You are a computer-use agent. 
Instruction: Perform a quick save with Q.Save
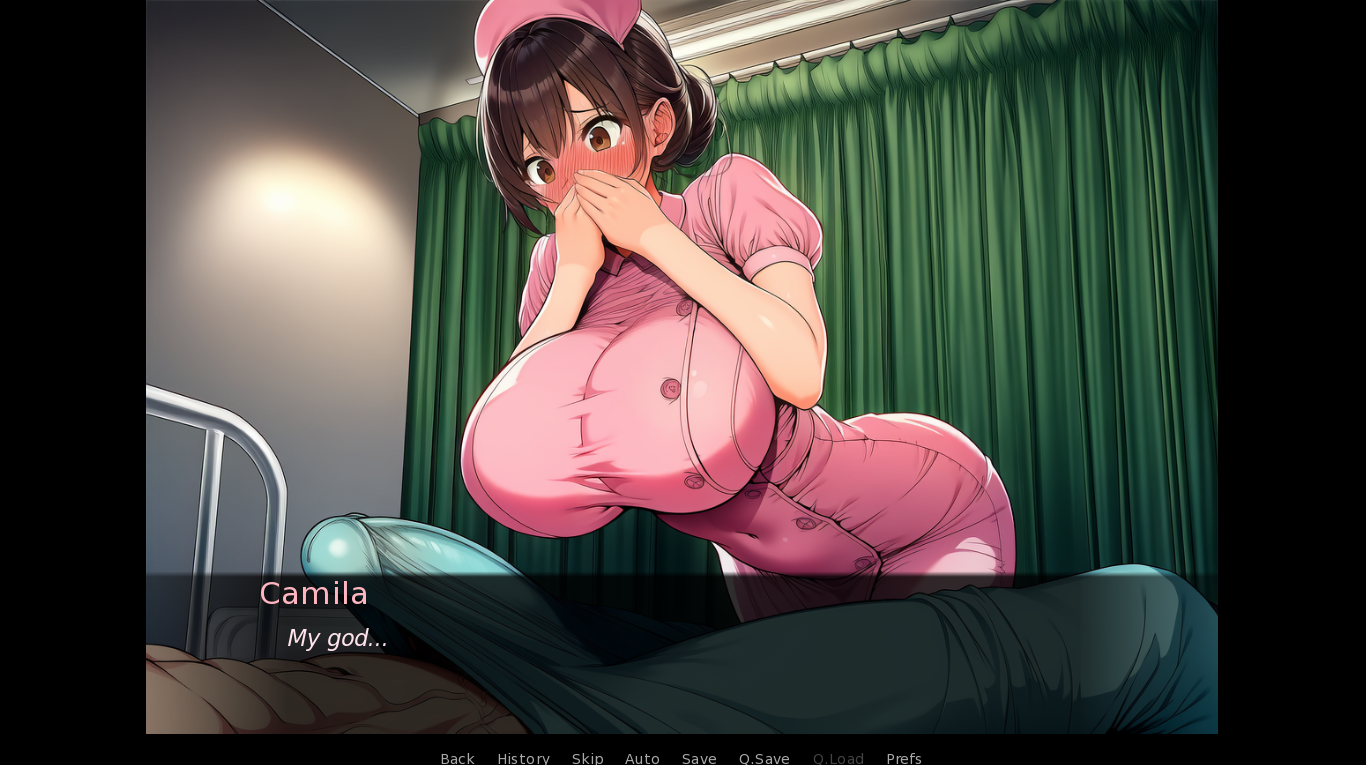[x=764, y=758]
